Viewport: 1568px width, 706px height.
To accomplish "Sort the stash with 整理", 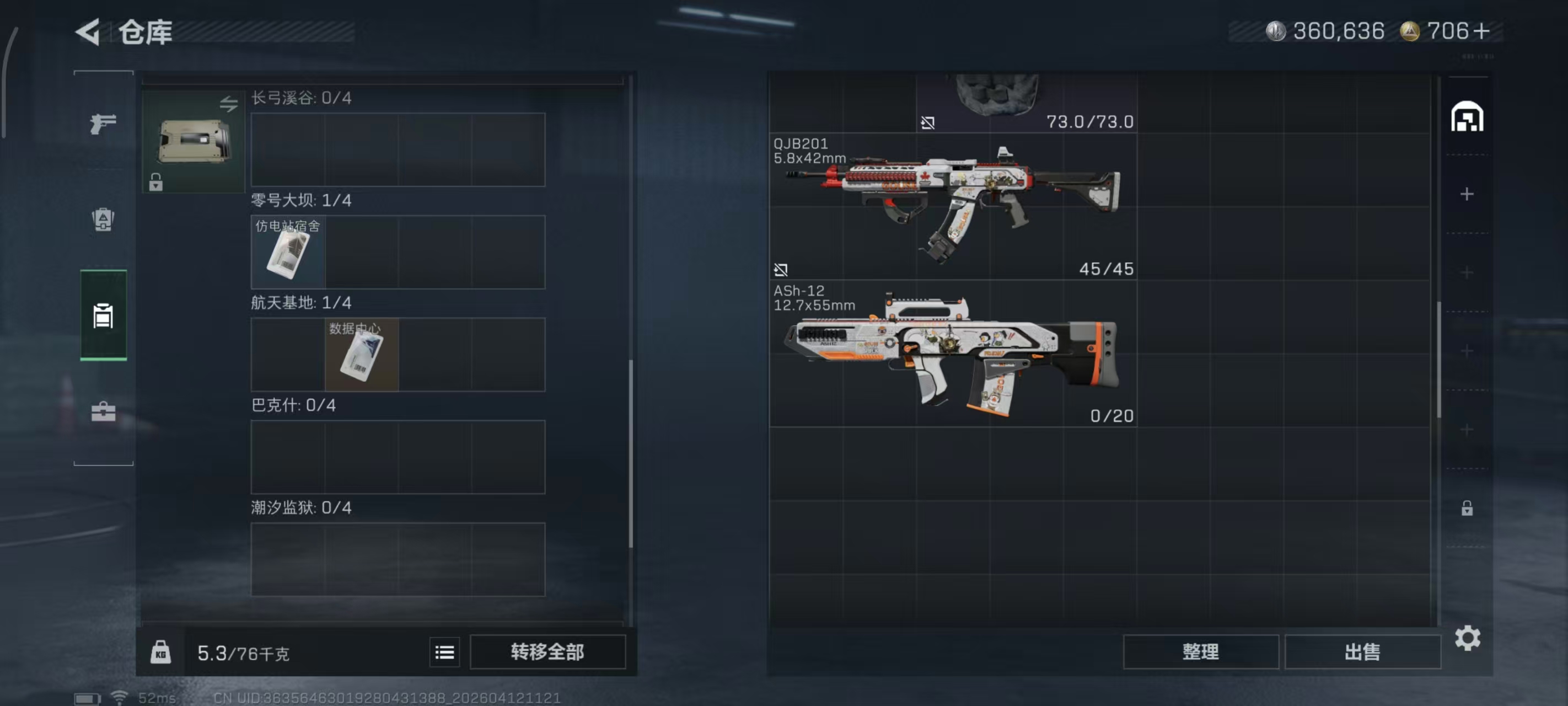I will tap(1200, 652).
